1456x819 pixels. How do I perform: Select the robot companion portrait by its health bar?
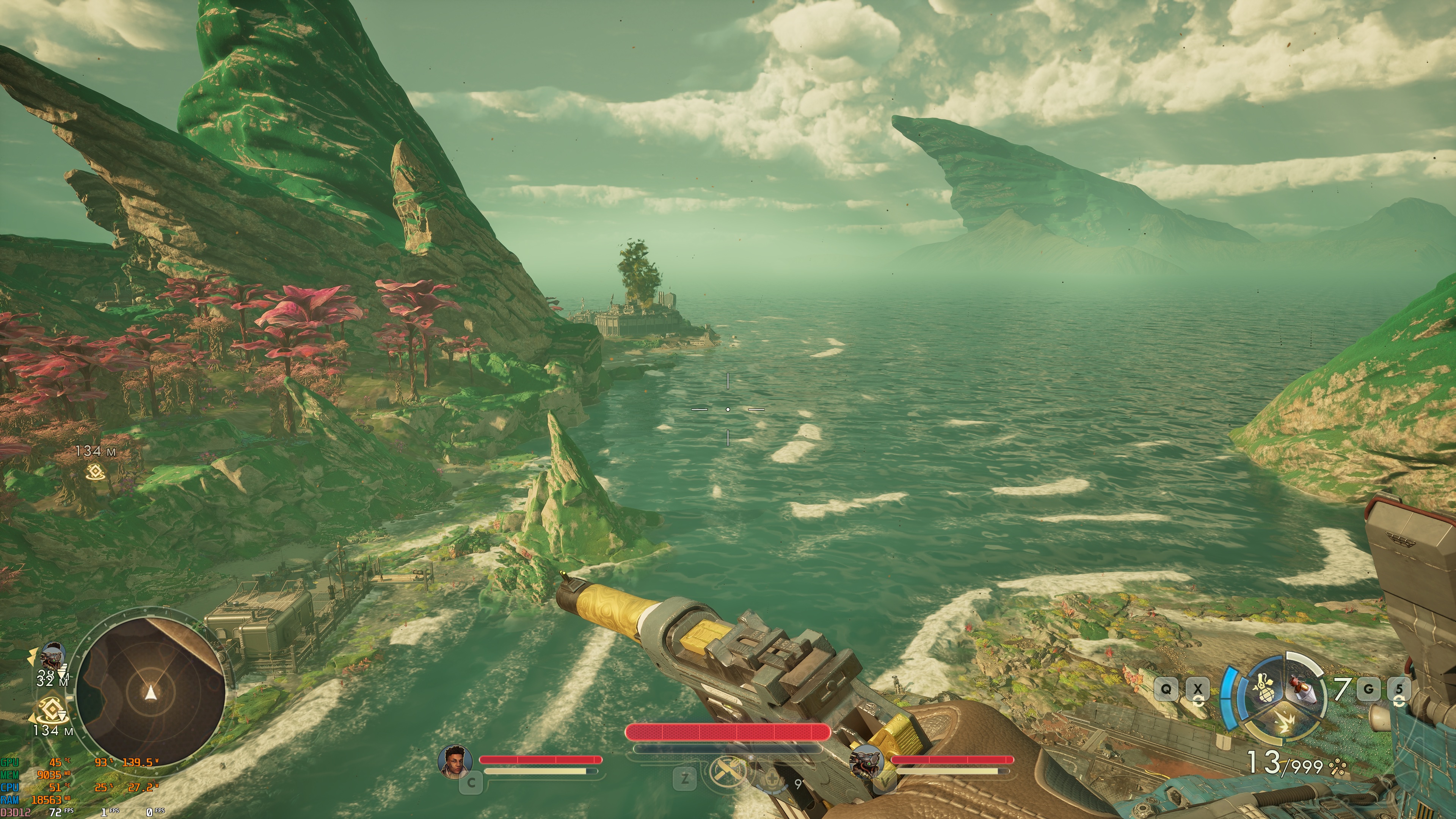click(867, 761)
